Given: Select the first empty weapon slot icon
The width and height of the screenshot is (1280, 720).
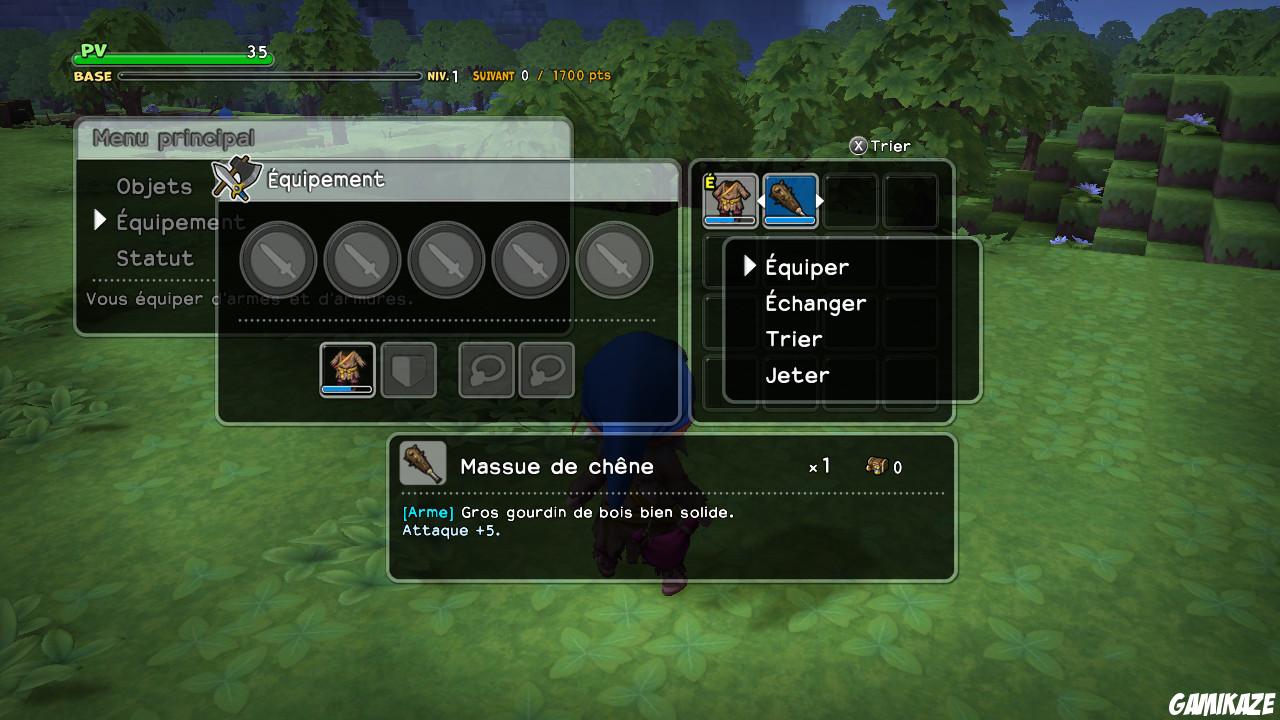Looking at the screenshot, I should pyautogui.click(x=280, y=258).
